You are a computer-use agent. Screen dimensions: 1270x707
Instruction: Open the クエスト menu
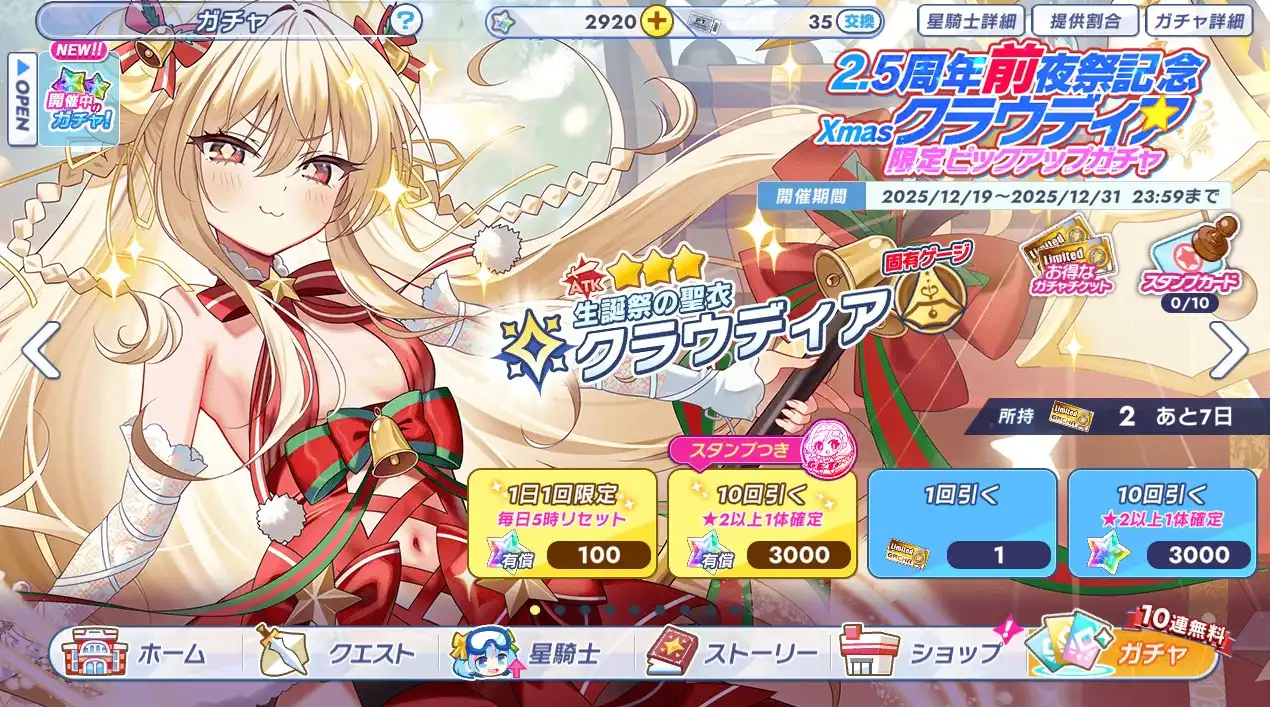coord(340,654)
